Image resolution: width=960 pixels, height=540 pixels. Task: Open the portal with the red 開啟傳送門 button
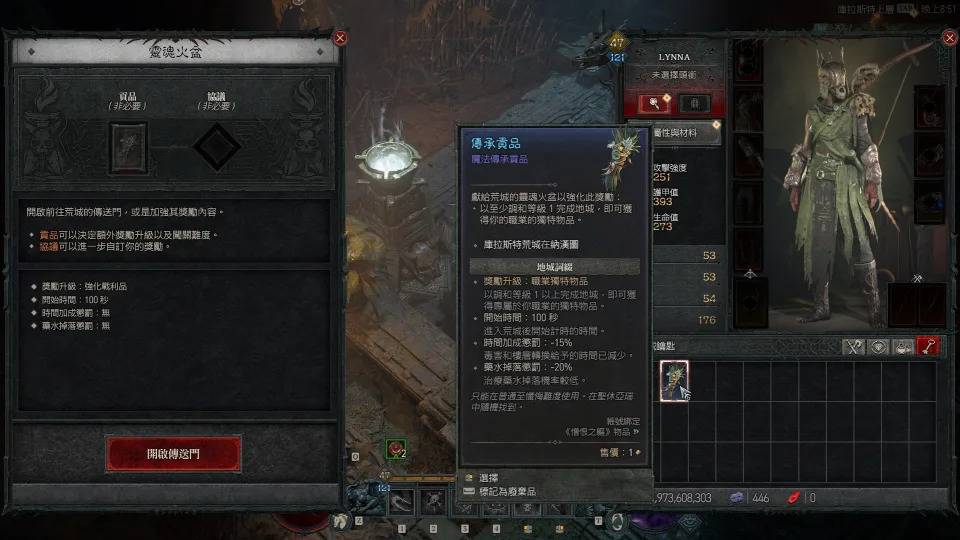coord(173,453)
